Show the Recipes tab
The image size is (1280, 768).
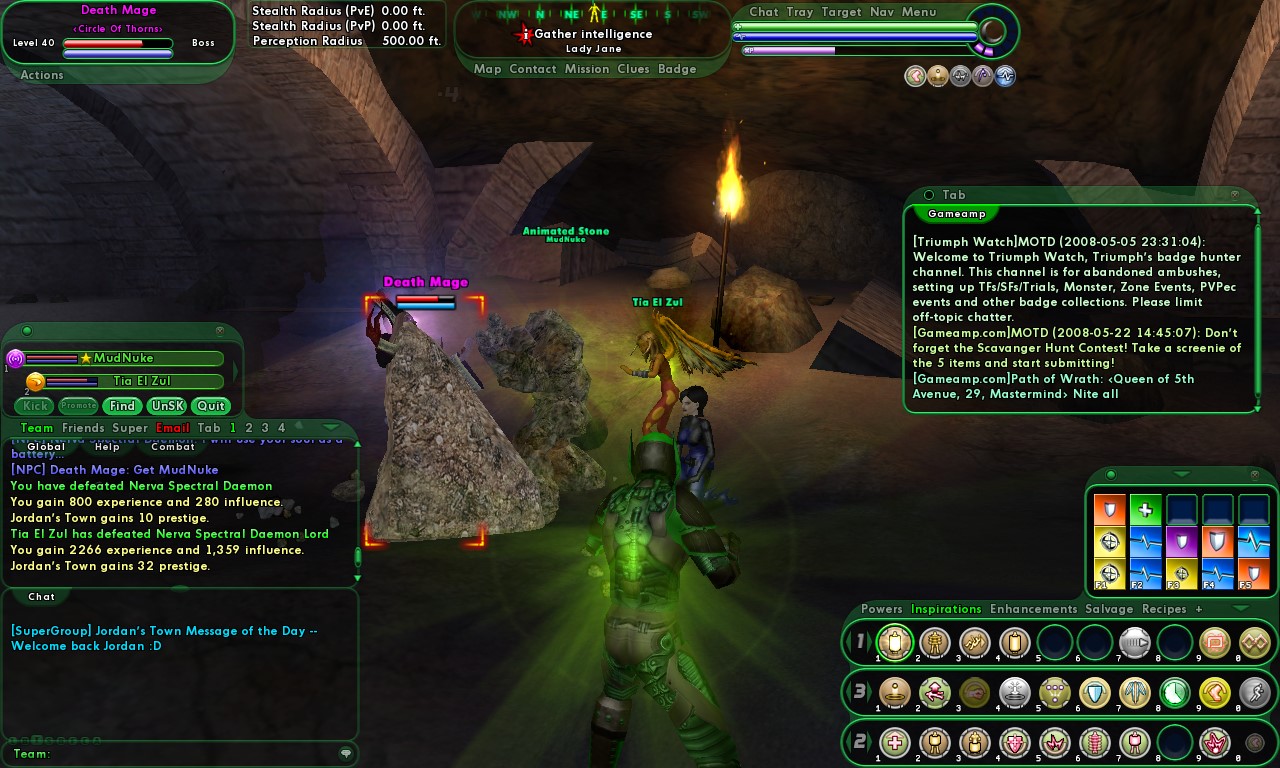tap(1164, 609)
